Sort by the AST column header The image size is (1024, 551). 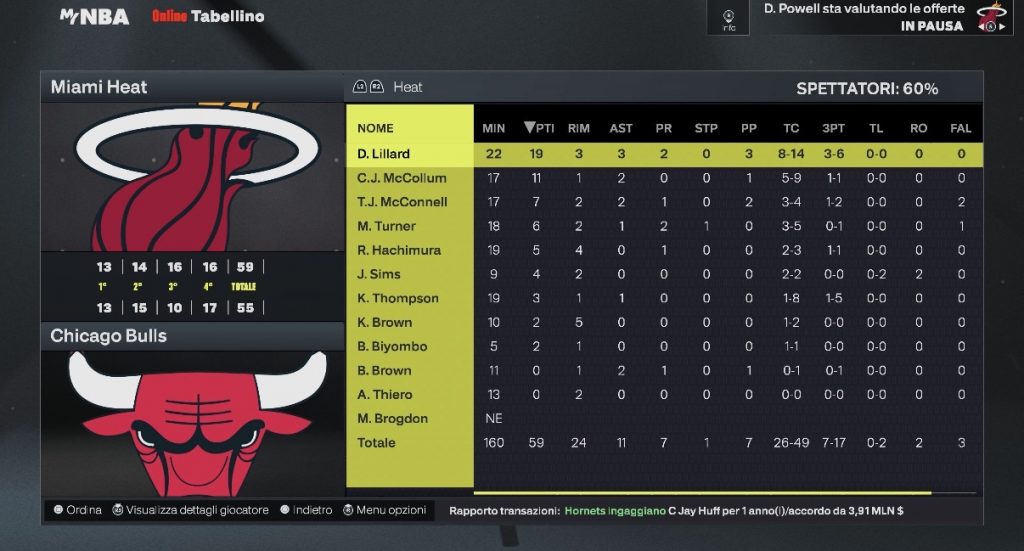tap(621, 128)
